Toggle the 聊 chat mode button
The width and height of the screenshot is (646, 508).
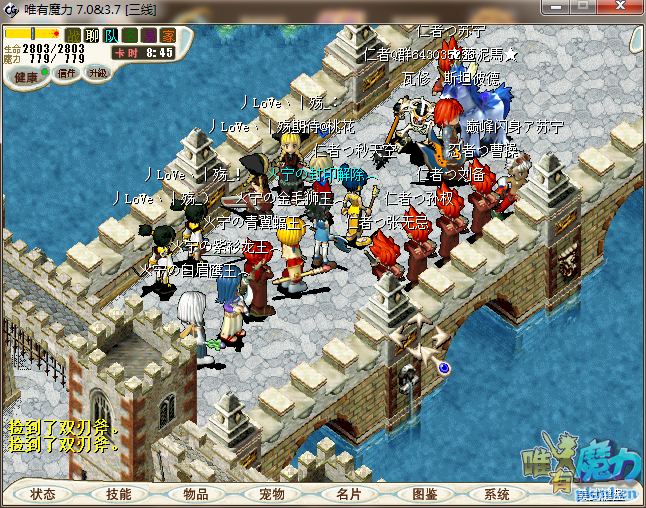(x=92, y=36)
